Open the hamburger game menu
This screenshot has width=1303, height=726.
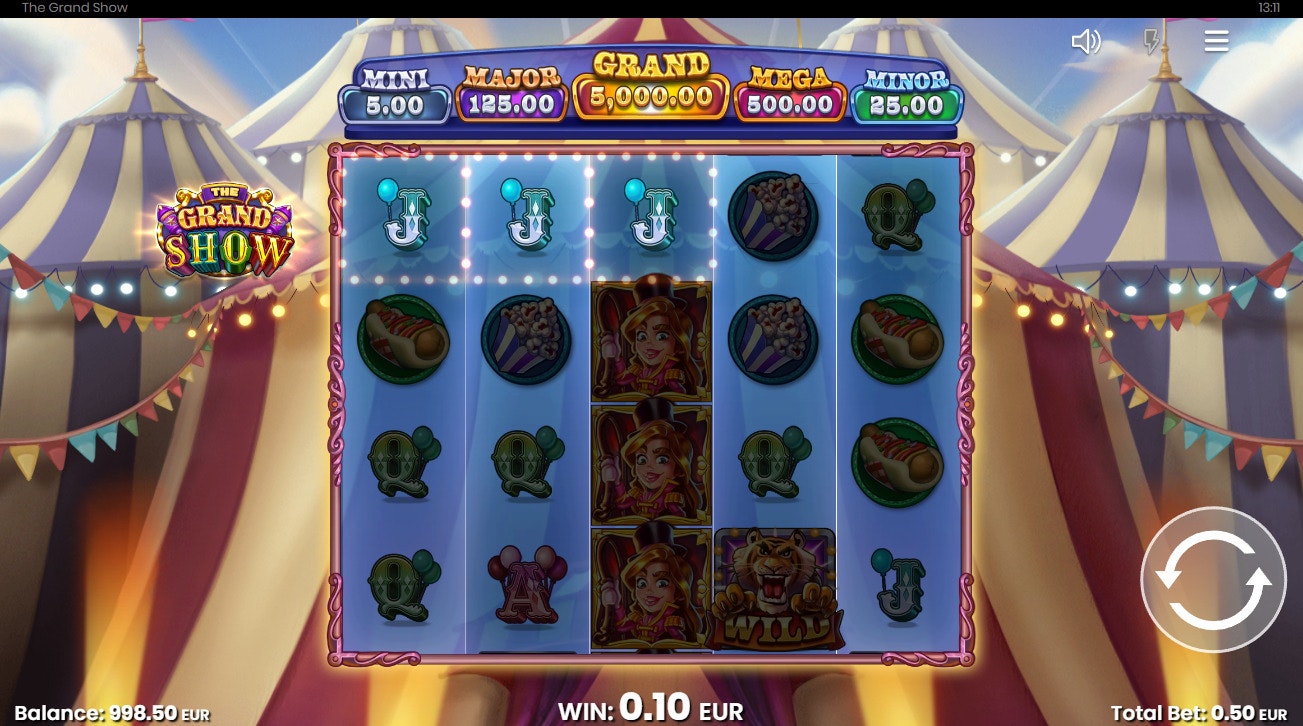[x=1216, y=41]
